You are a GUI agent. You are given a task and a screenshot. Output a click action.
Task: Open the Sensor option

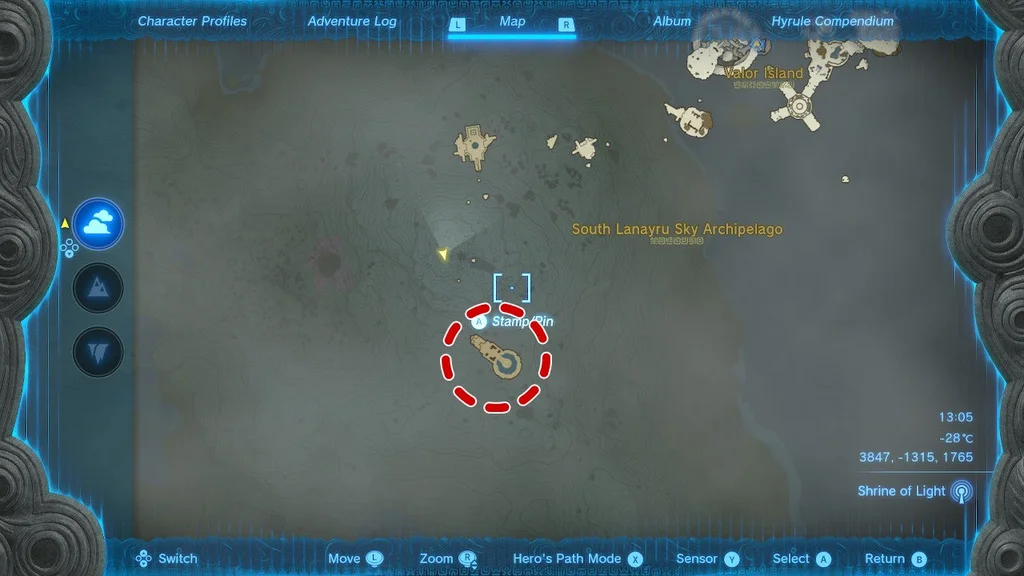coord(708,559)
